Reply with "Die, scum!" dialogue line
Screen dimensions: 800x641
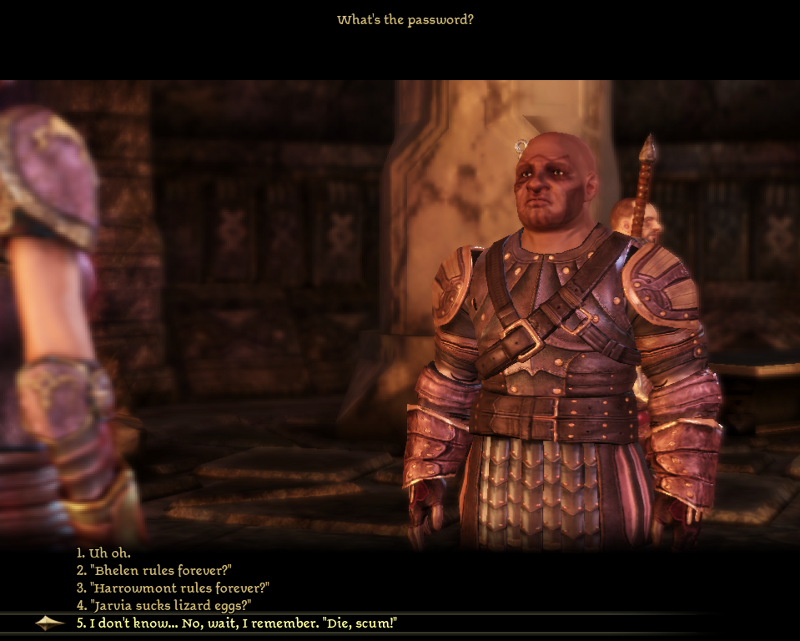237,623
